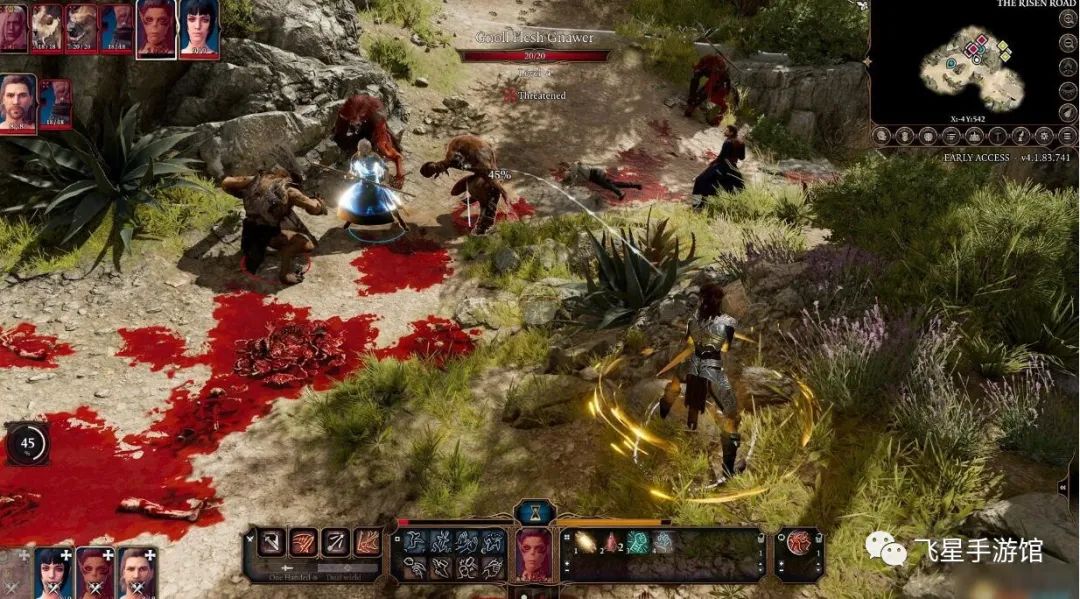Screen dimensions: 1080x599
Task: Activate the teal spell in hotbar slot 3
Action: [x=638, y=543]
